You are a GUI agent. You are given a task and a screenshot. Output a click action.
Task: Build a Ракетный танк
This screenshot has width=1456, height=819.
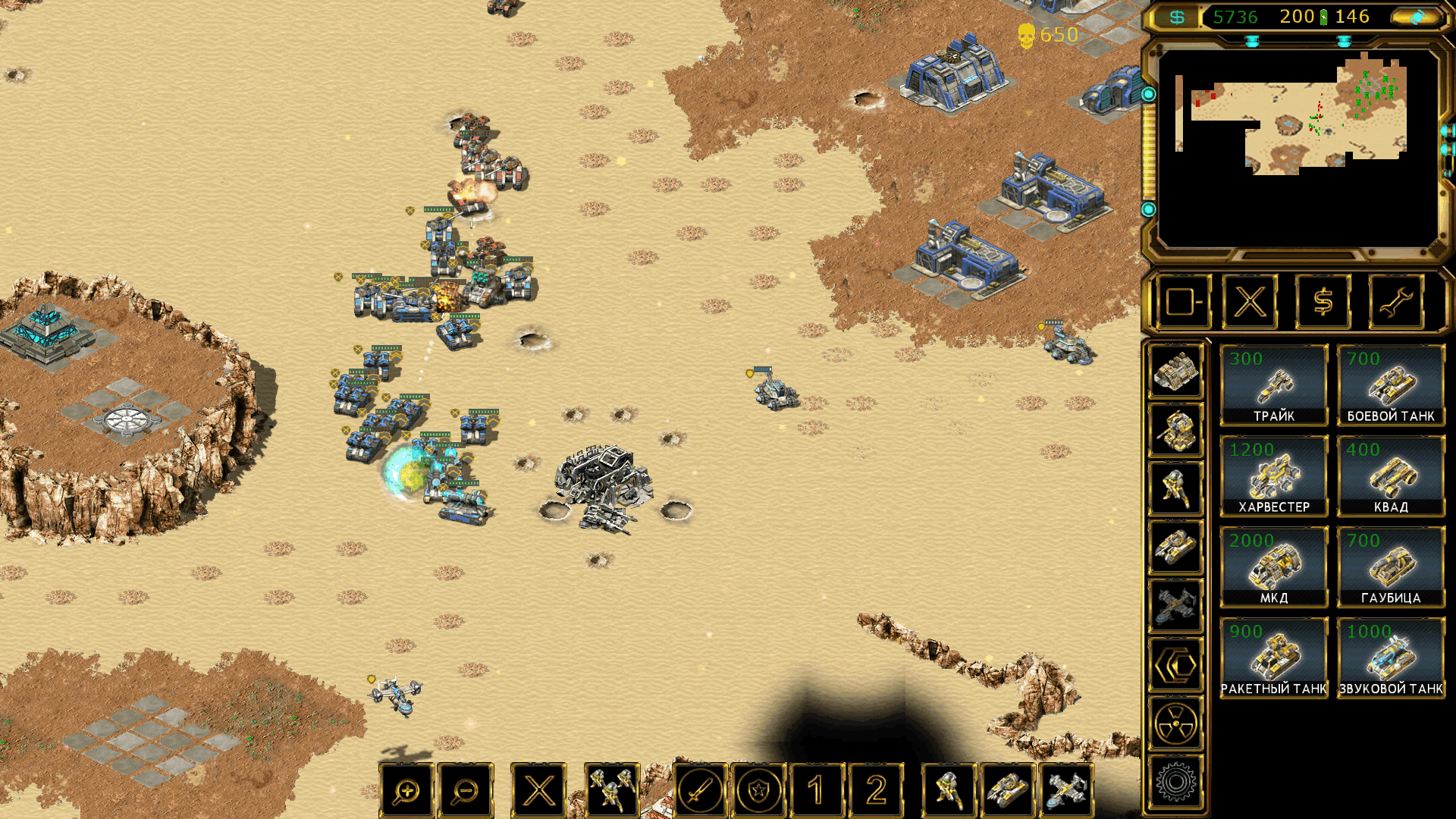1274,658
